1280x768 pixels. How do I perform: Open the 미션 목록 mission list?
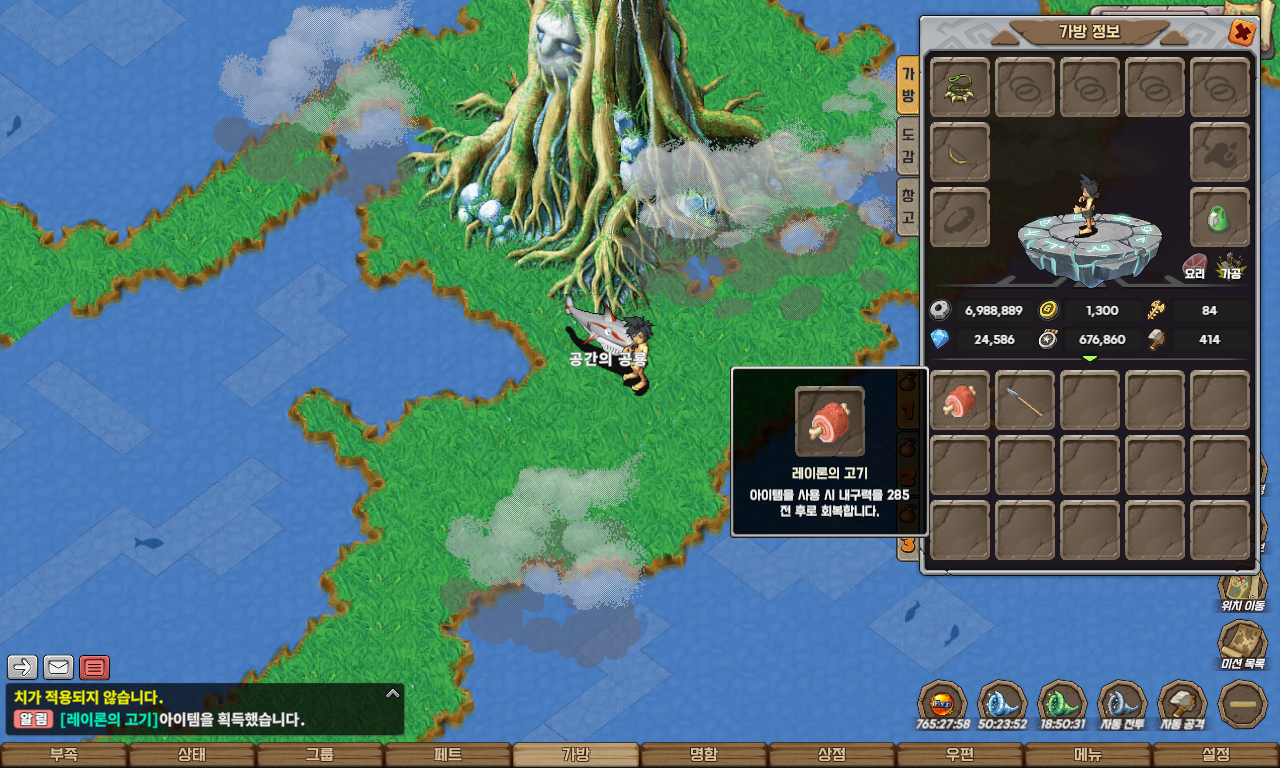1242,645
